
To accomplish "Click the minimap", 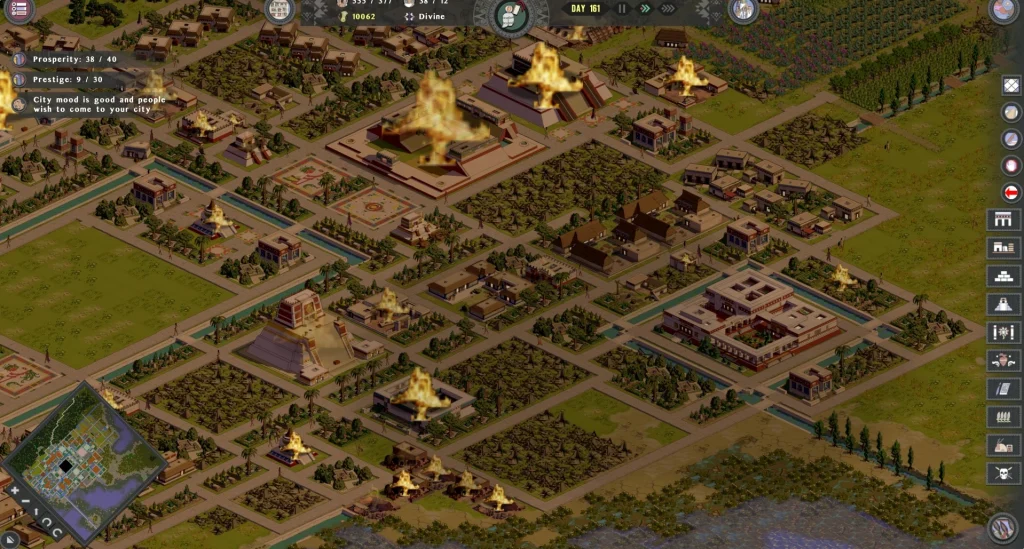I will pos(84,462).
